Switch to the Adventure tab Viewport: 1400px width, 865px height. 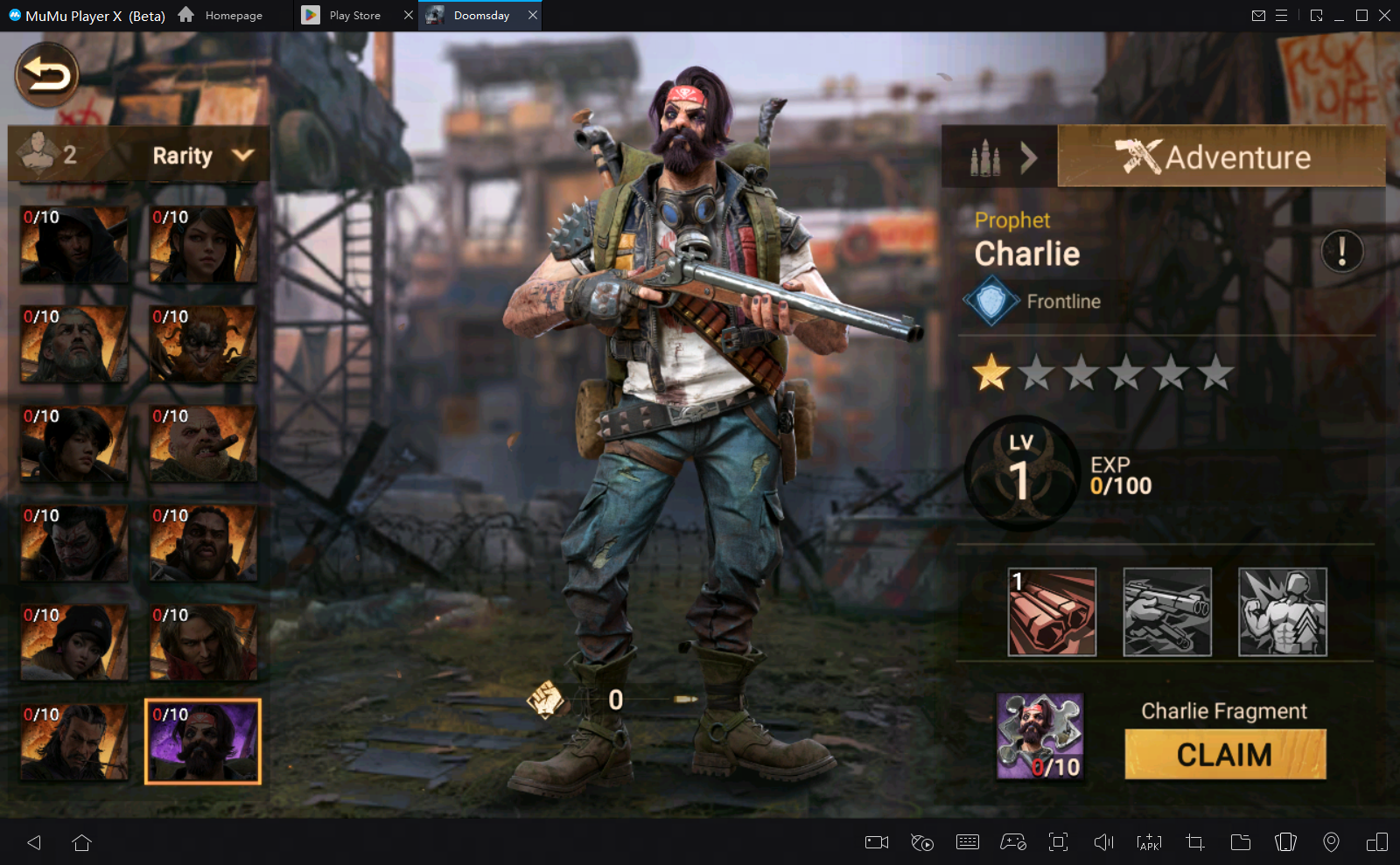pos(1220,157)
